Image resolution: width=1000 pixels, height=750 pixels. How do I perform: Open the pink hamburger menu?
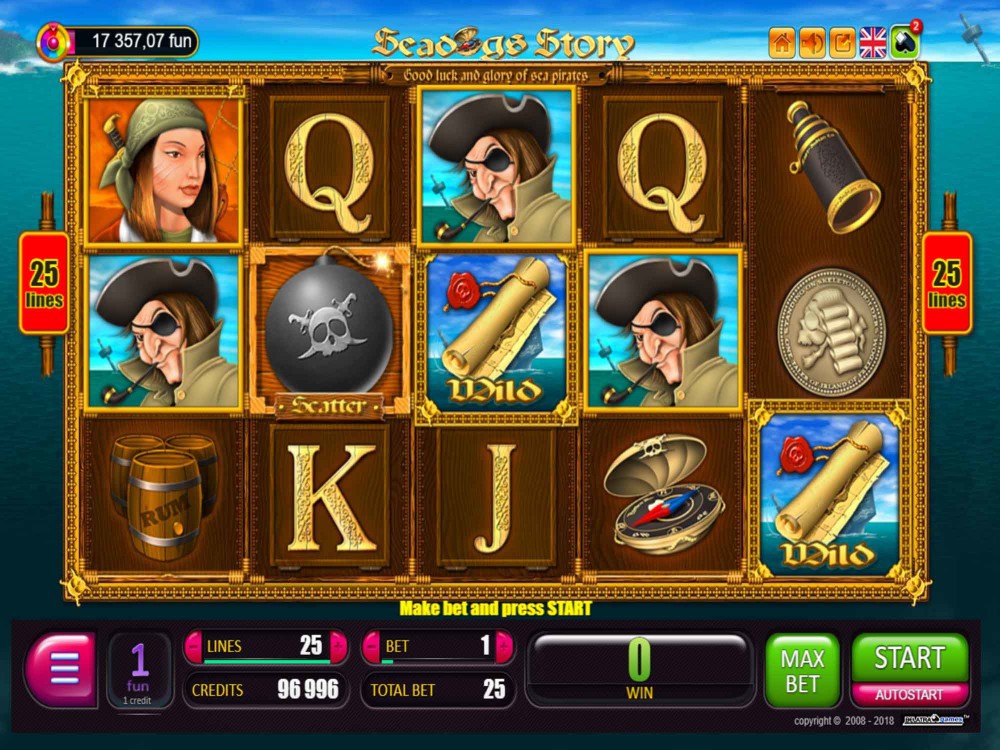62,670
